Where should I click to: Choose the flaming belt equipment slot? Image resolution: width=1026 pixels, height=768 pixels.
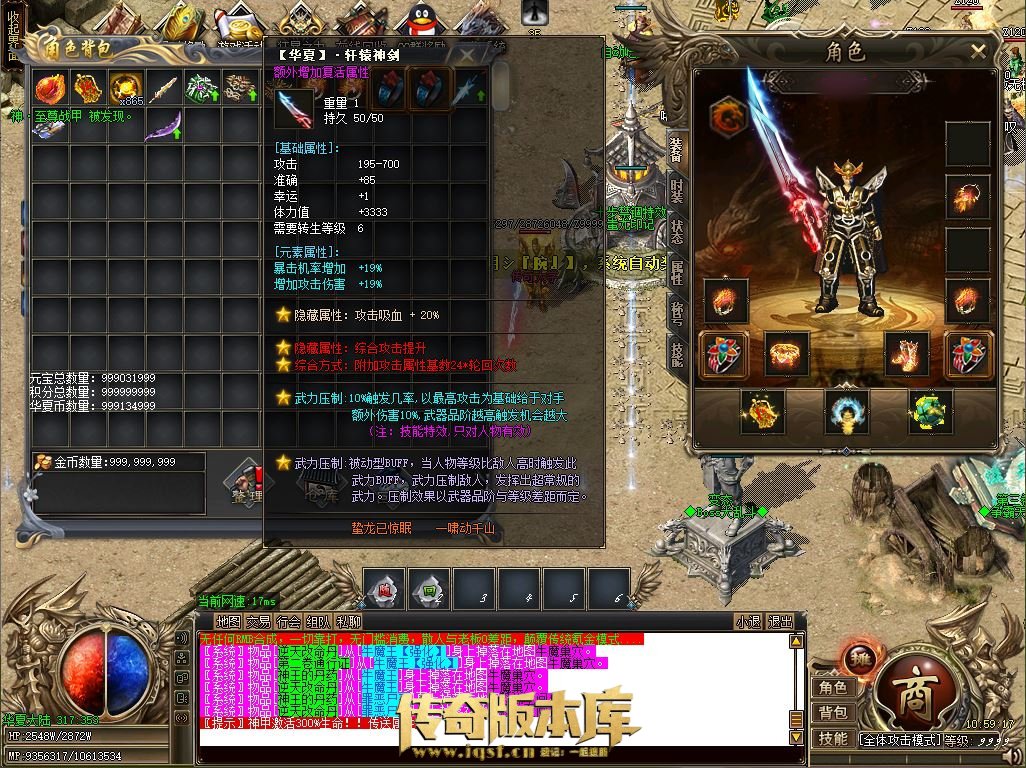pos(787,354)
